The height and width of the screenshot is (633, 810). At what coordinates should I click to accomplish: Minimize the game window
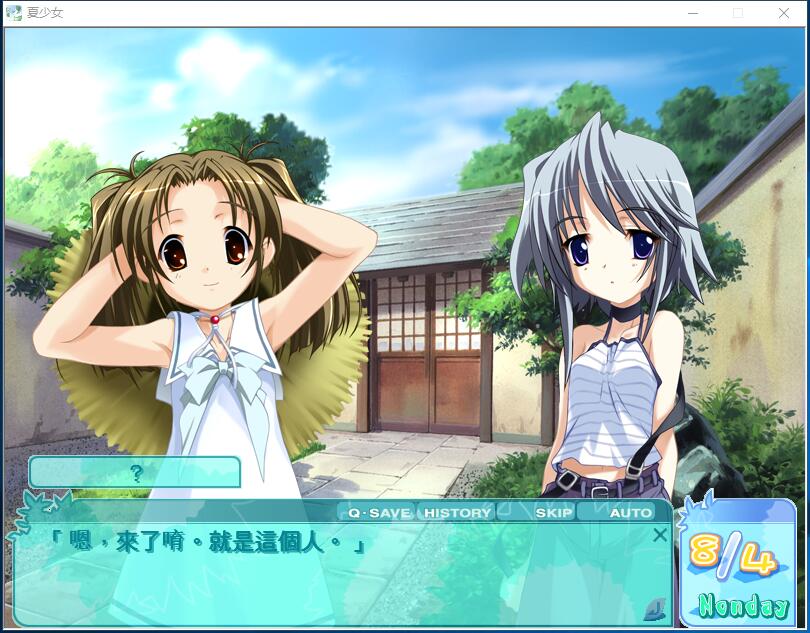coord(693,13)
